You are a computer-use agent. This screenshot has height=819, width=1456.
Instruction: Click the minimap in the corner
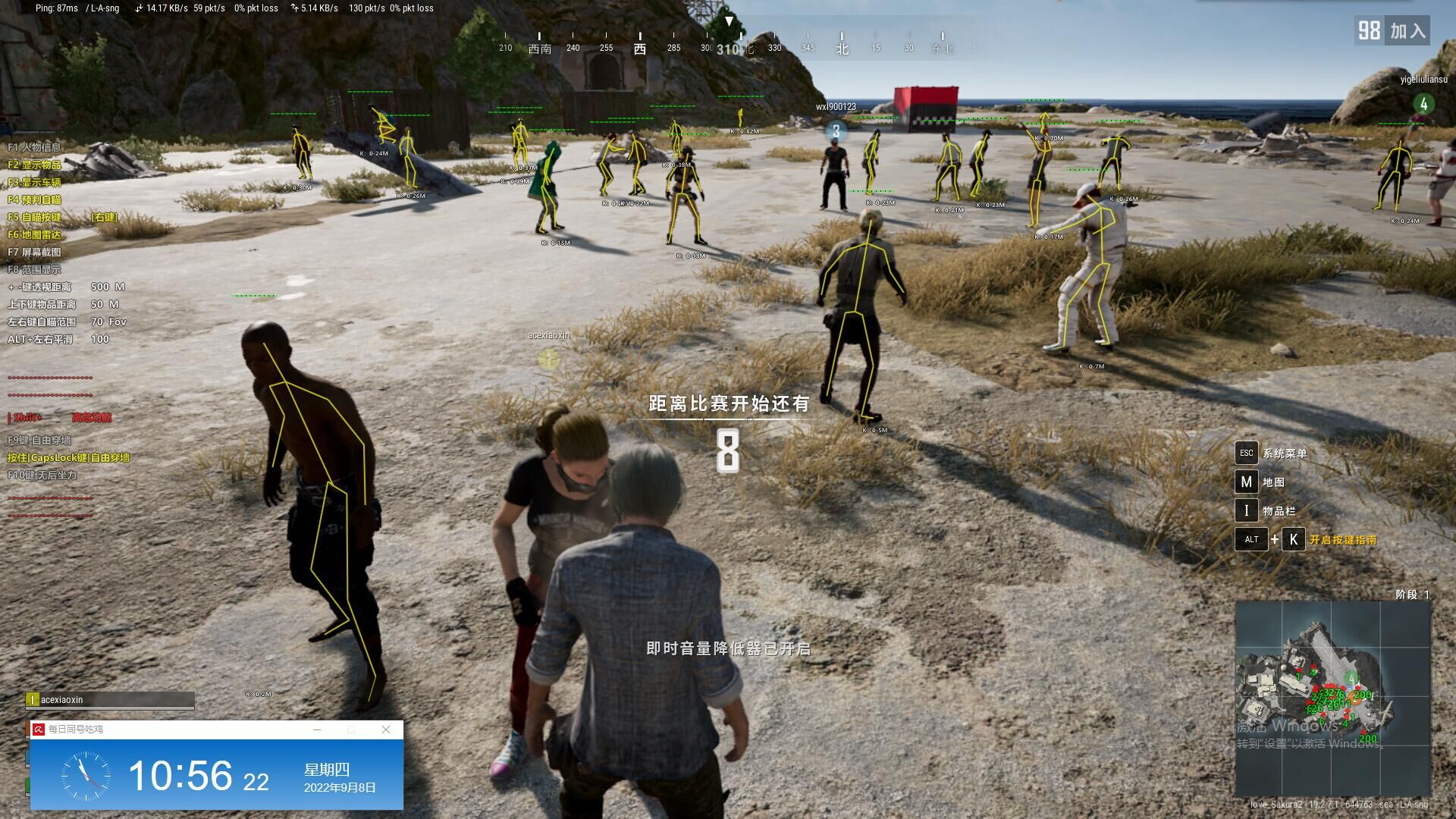1332,698
